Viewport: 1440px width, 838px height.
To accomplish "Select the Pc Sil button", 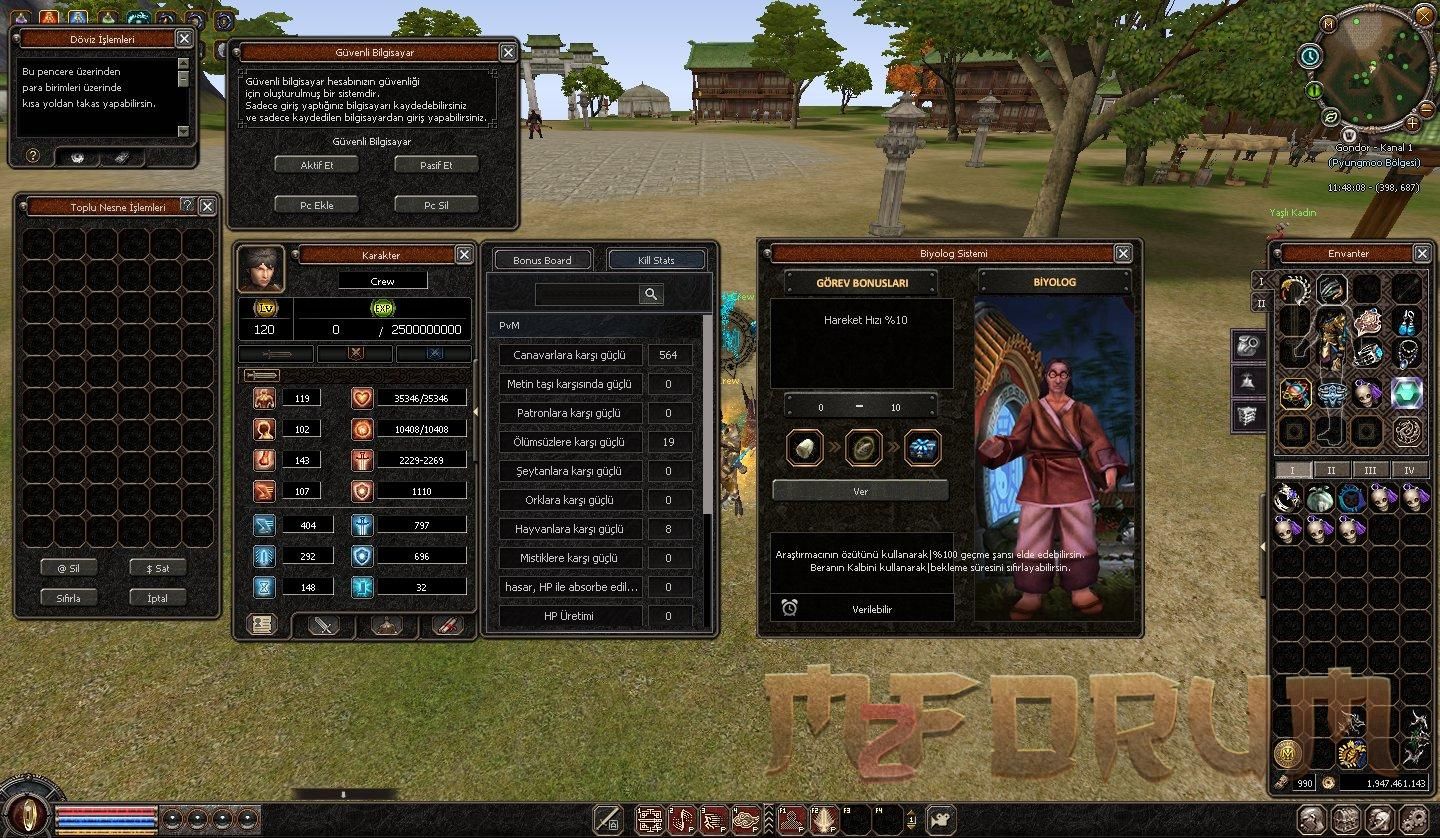I will (x=436, y=205).
